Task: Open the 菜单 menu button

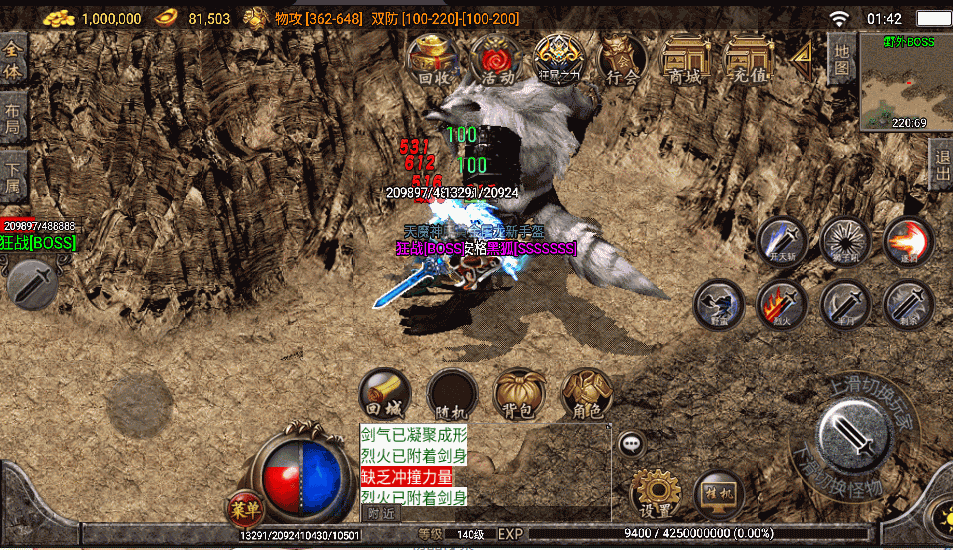Action: point(244,507)
